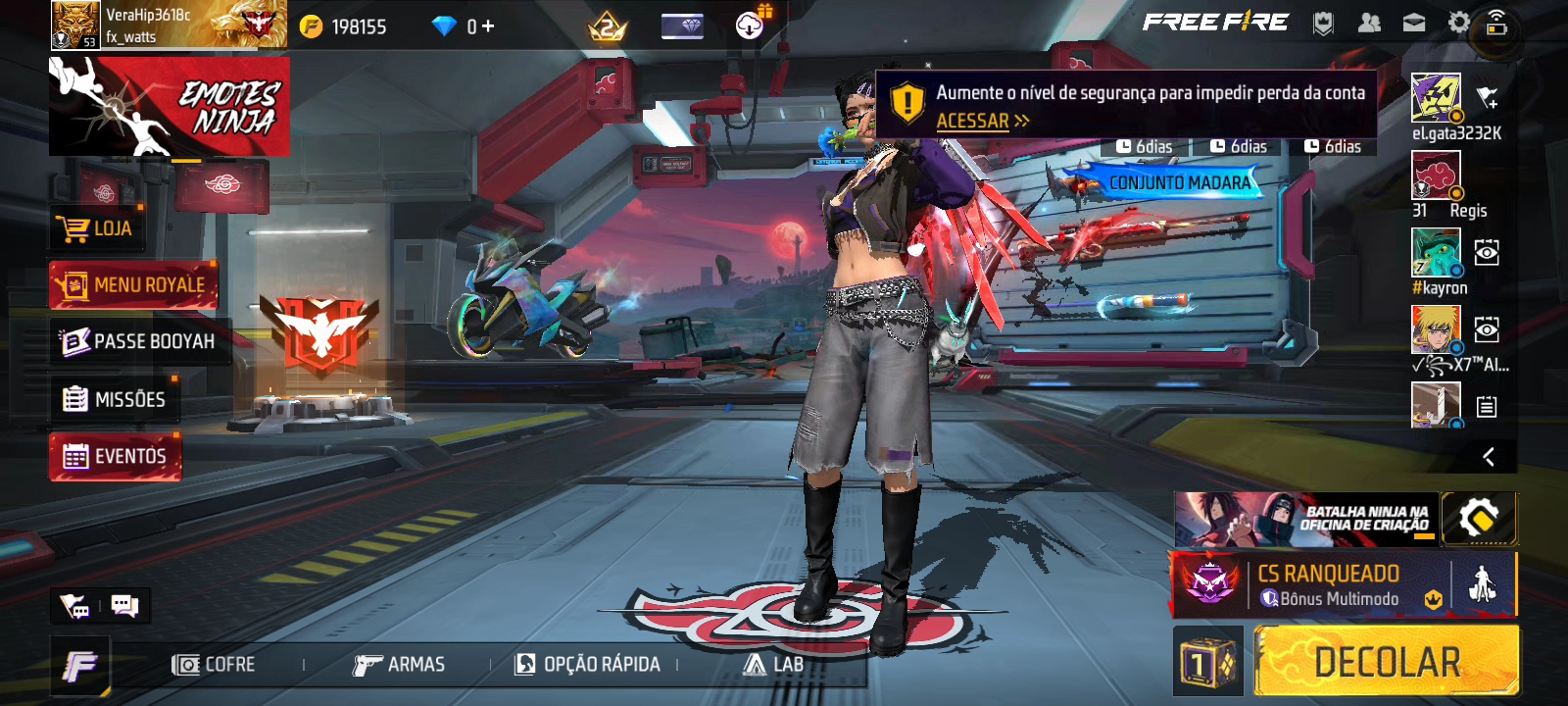
Task: Show the Missões list
Action: click(x=115, y=399)
